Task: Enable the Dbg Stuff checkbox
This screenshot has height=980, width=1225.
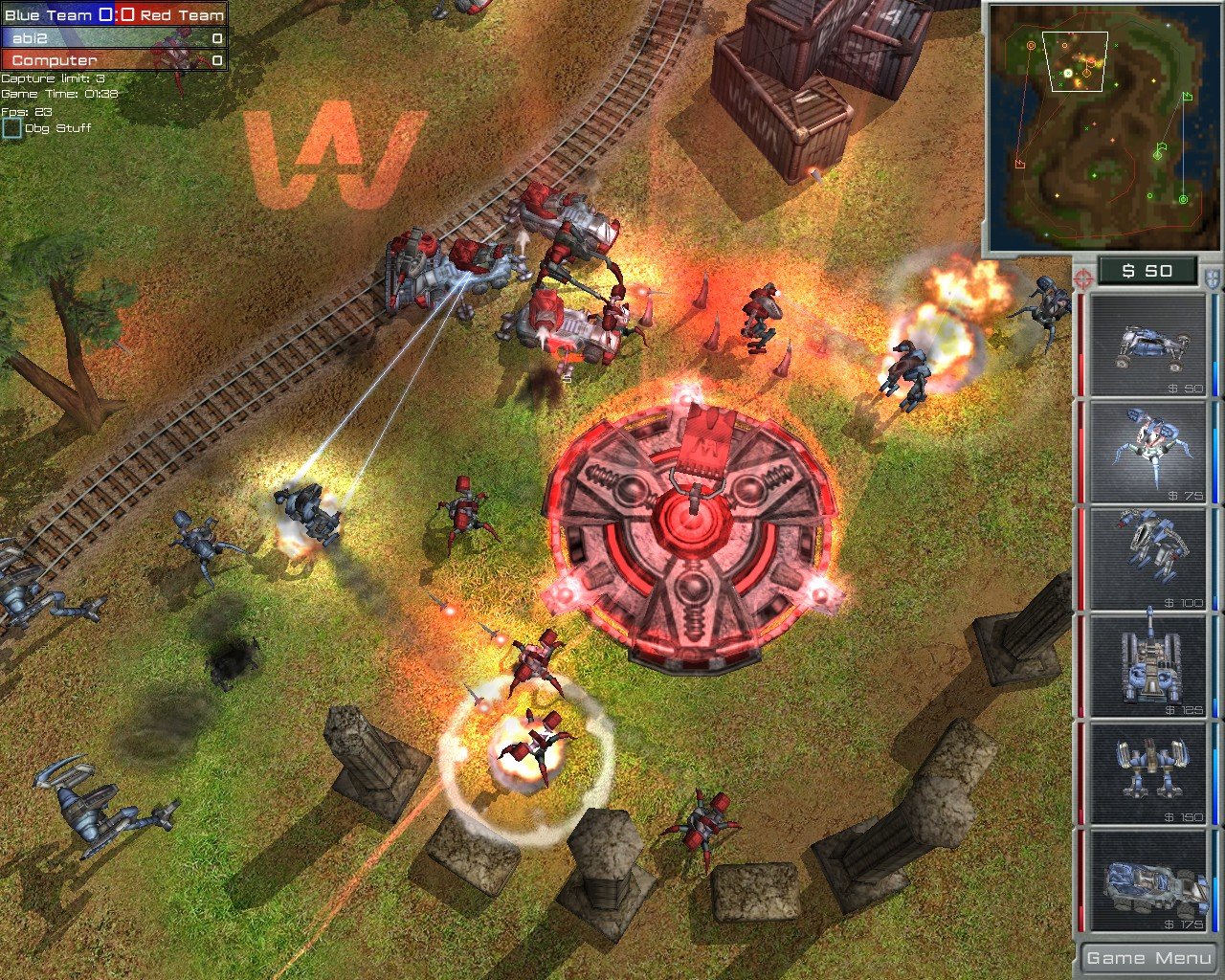Action: click(x=12, y=125)
